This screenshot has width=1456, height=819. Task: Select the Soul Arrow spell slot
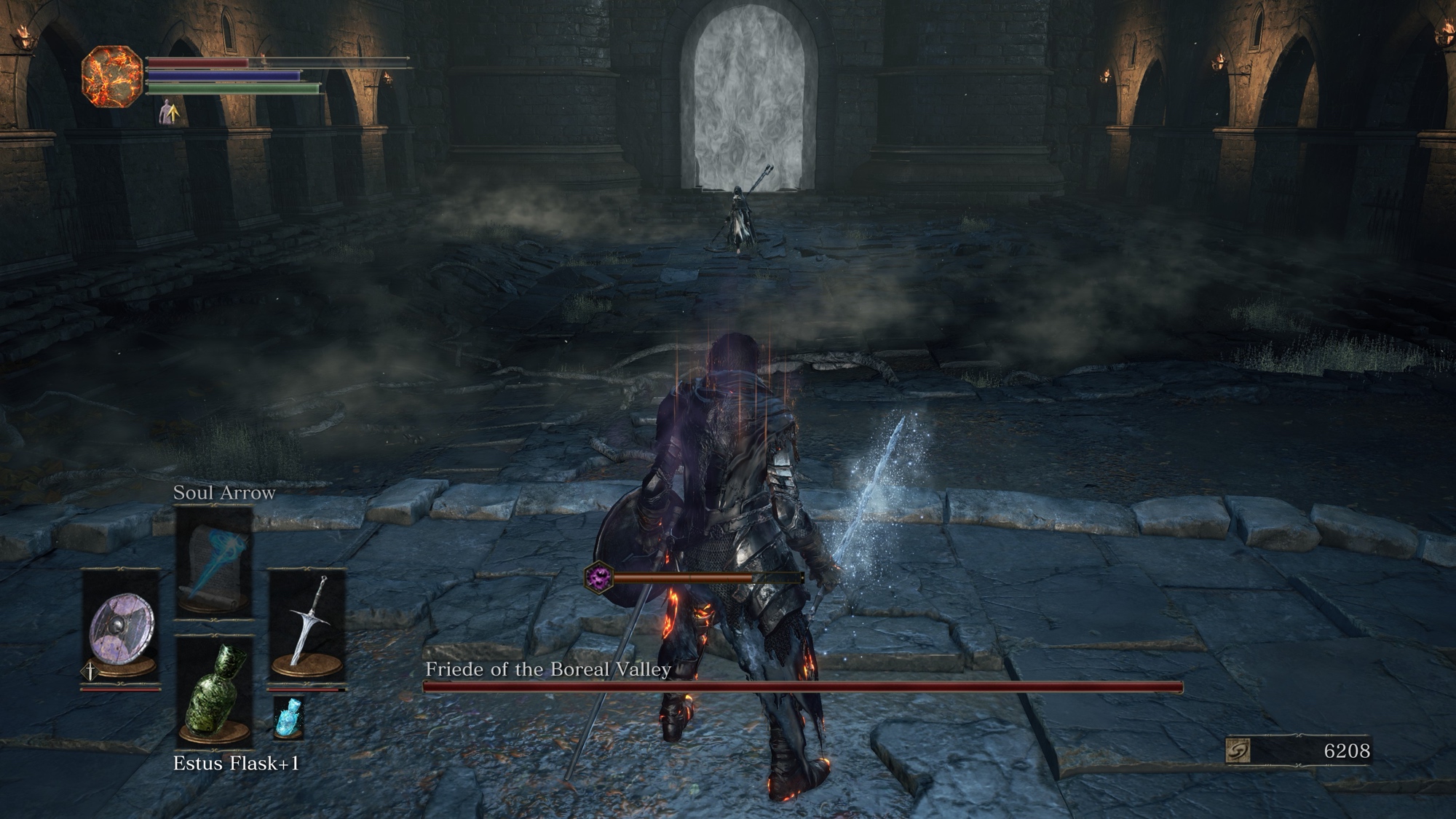click(x=214, y=561)
